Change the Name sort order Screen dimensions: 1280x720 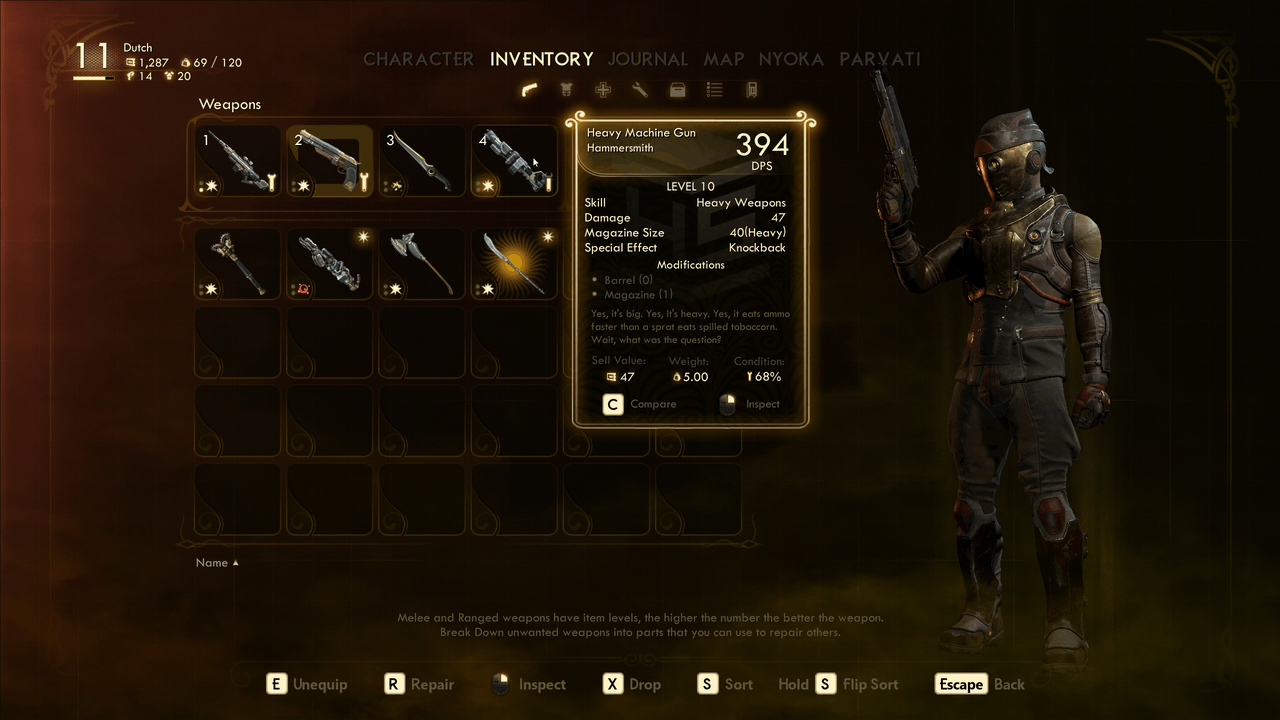[x=217, y=563]
